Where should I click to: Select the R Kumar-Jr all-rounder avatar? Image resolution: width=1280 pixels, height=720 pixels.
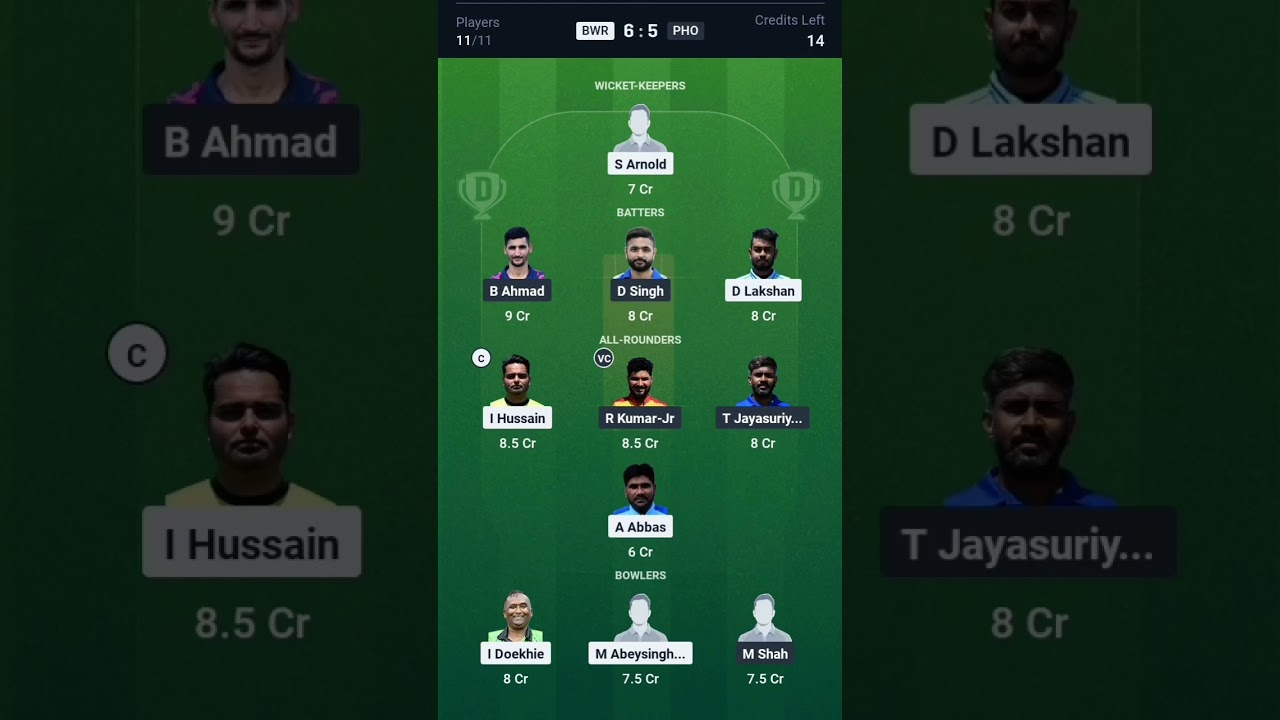640,385
